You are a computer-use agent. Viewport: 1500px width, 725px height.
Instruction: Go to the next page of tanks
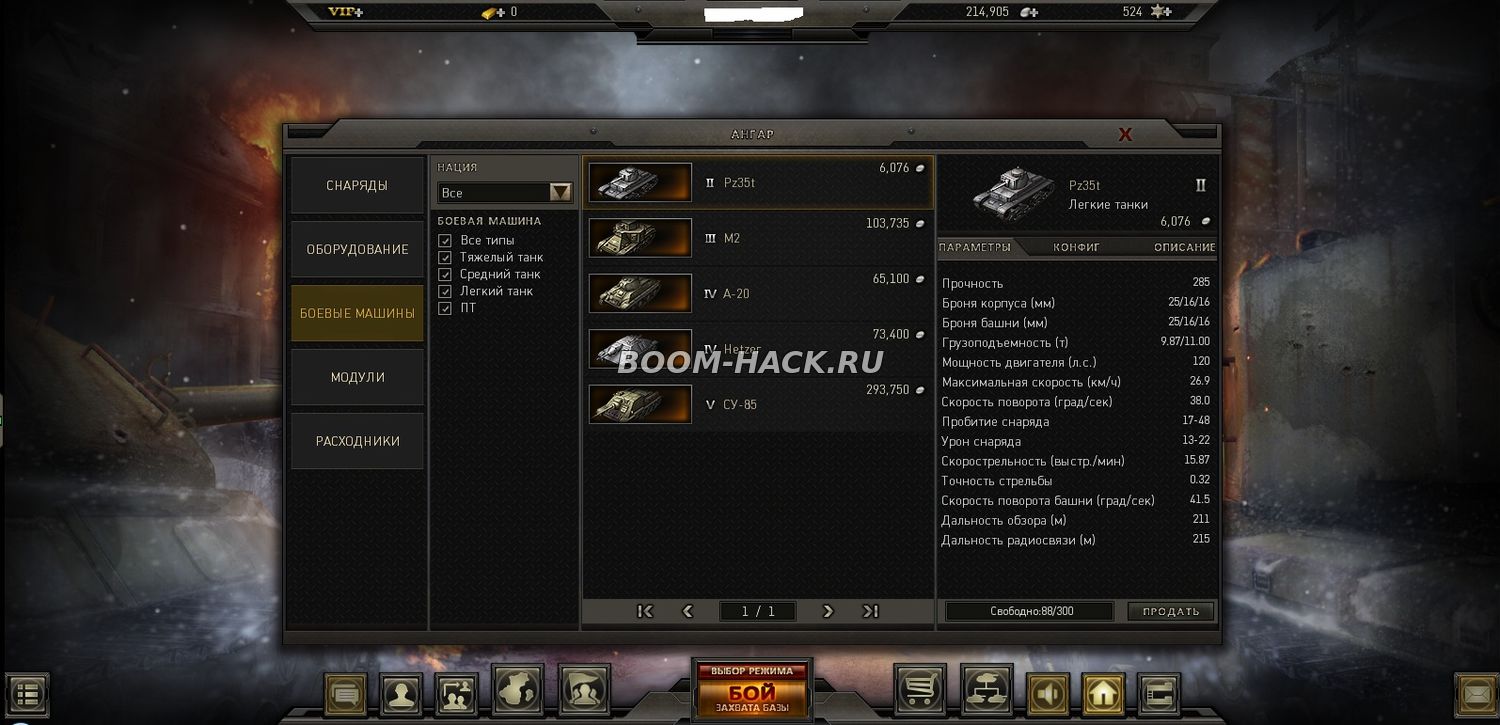pos(828,611)
